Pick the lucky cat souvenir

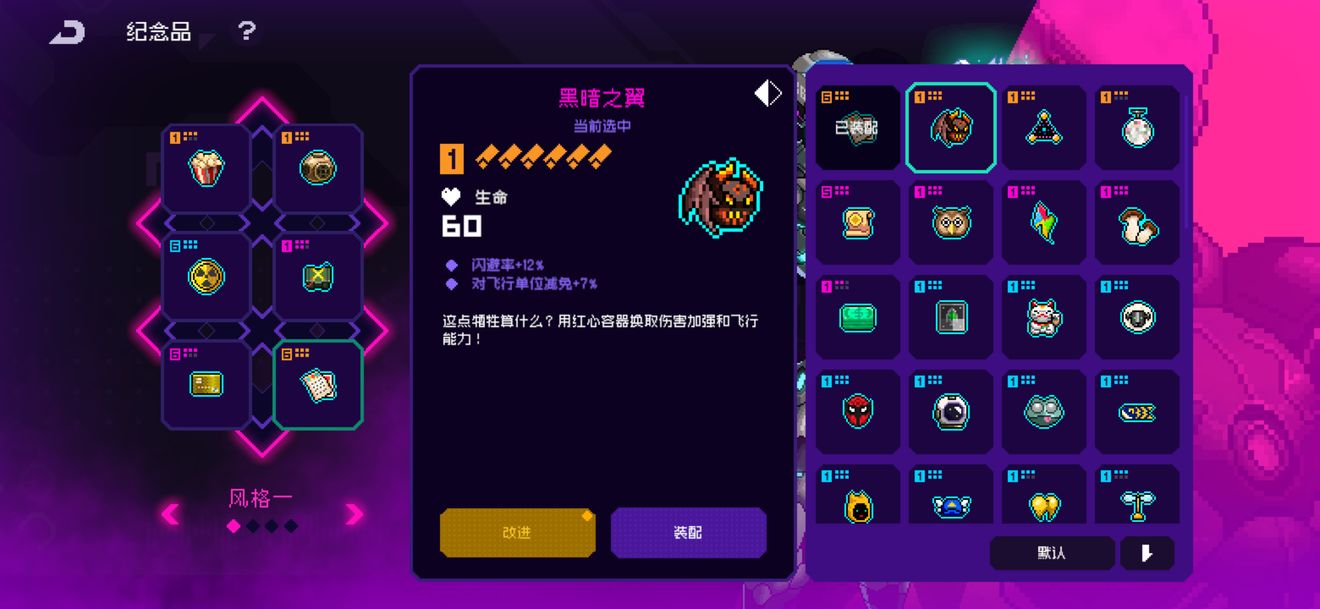[1044, 317]
